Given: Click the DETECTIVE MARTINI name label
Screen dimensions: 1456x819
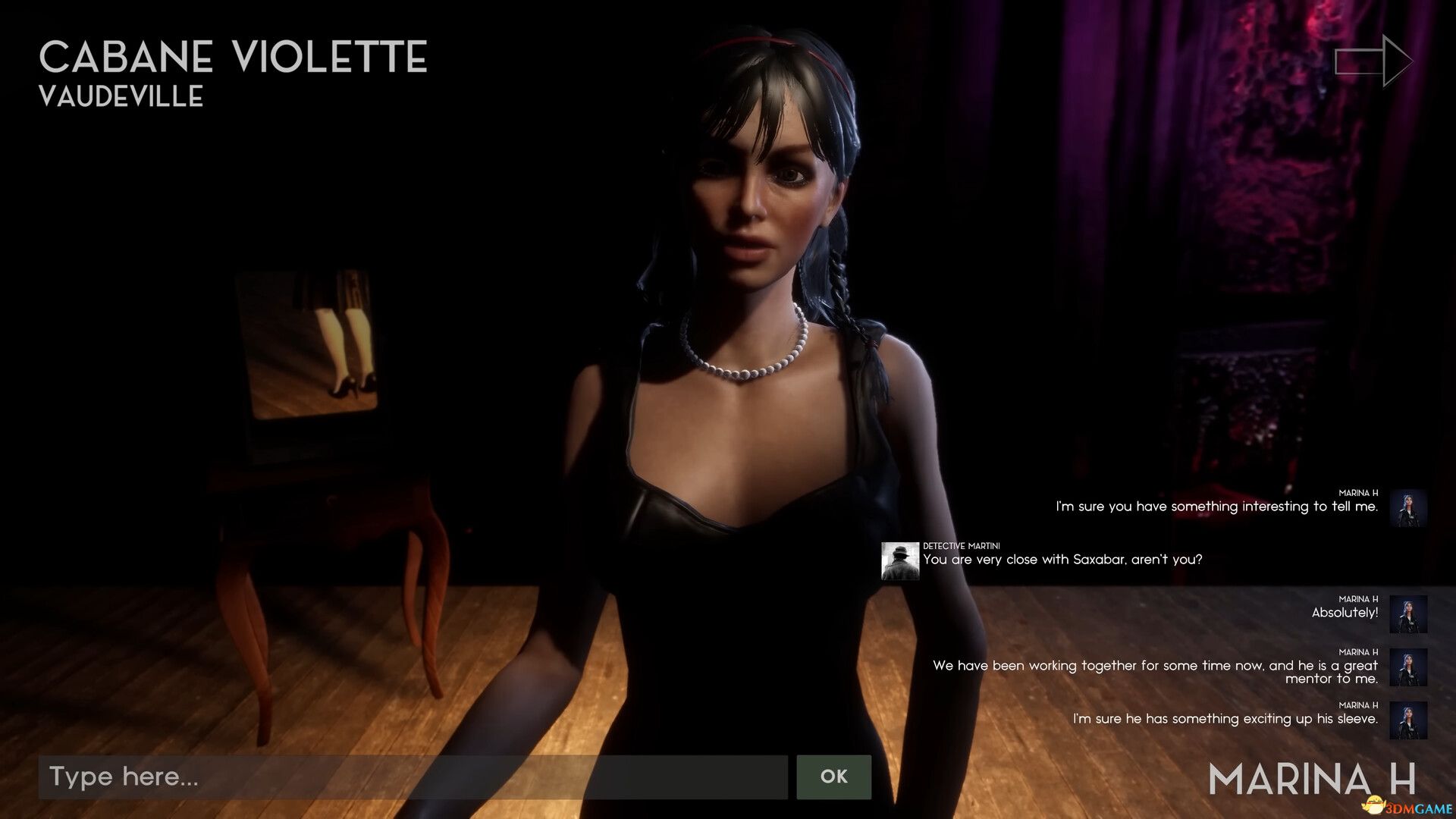Looking at the screenshot, I should pos(960,545).
